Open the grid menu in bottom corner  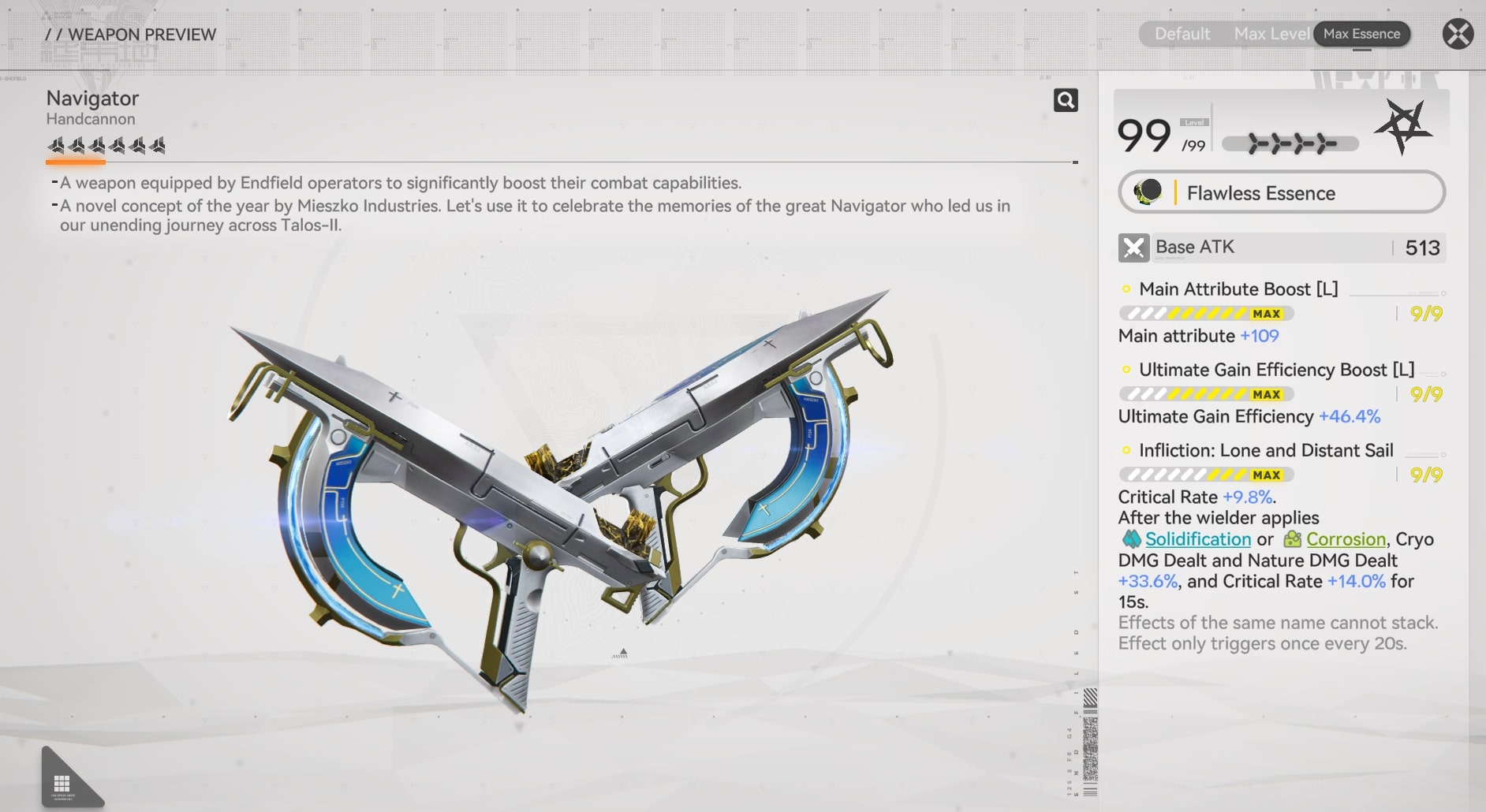point(62,783)
